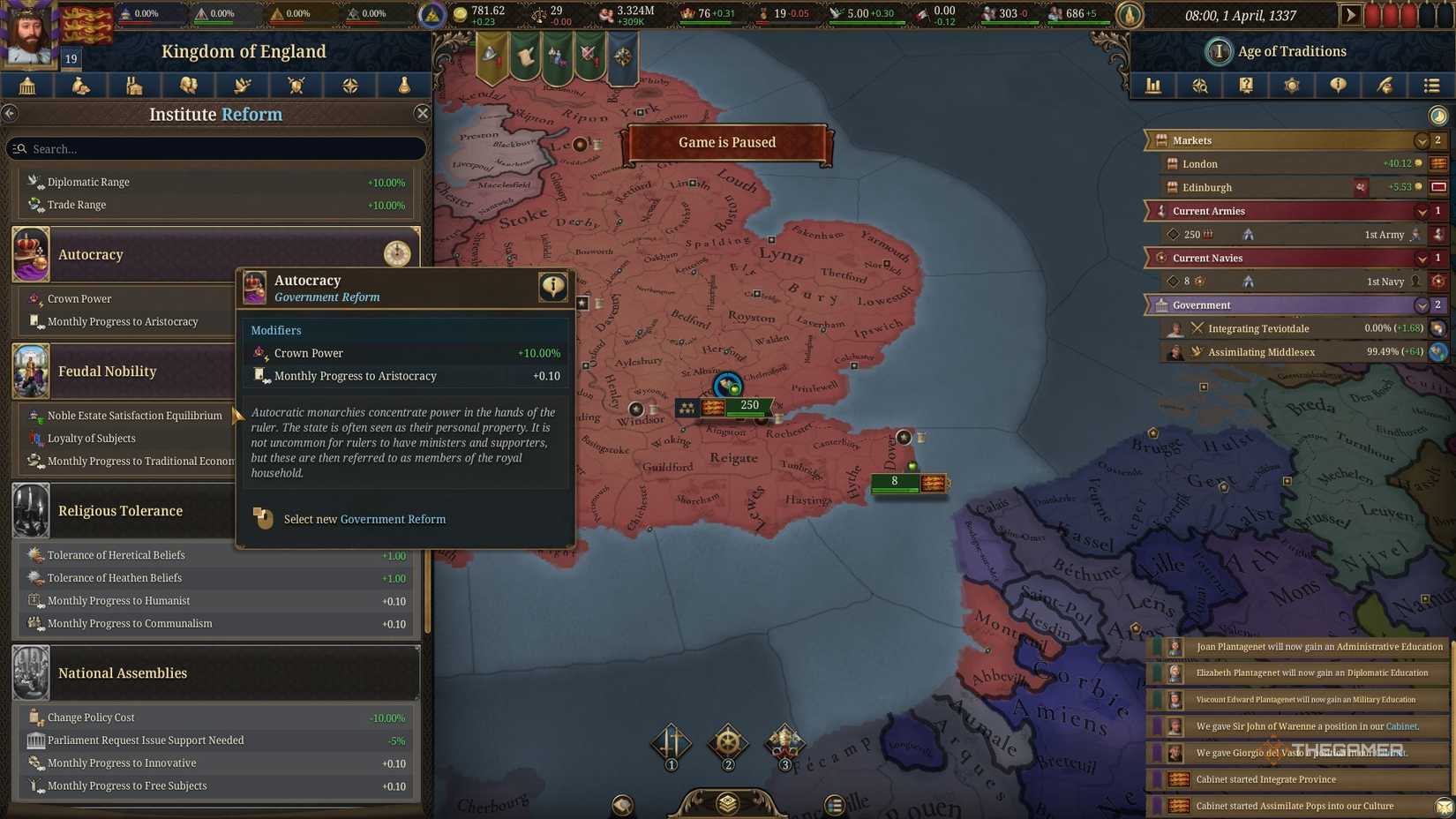Open the economy panel with the money bag icon
This screenshot has width=1456, height=819.
(81, 86)
